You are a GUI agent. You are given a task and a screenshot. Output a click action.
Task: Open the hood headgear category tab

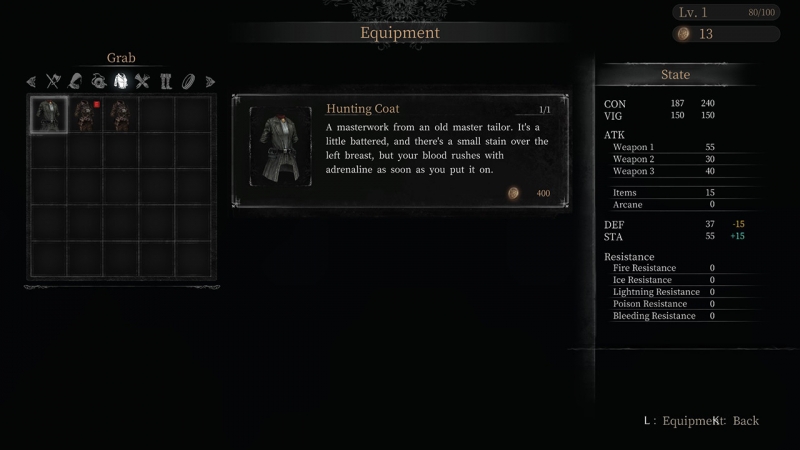[x=75, y=81]
